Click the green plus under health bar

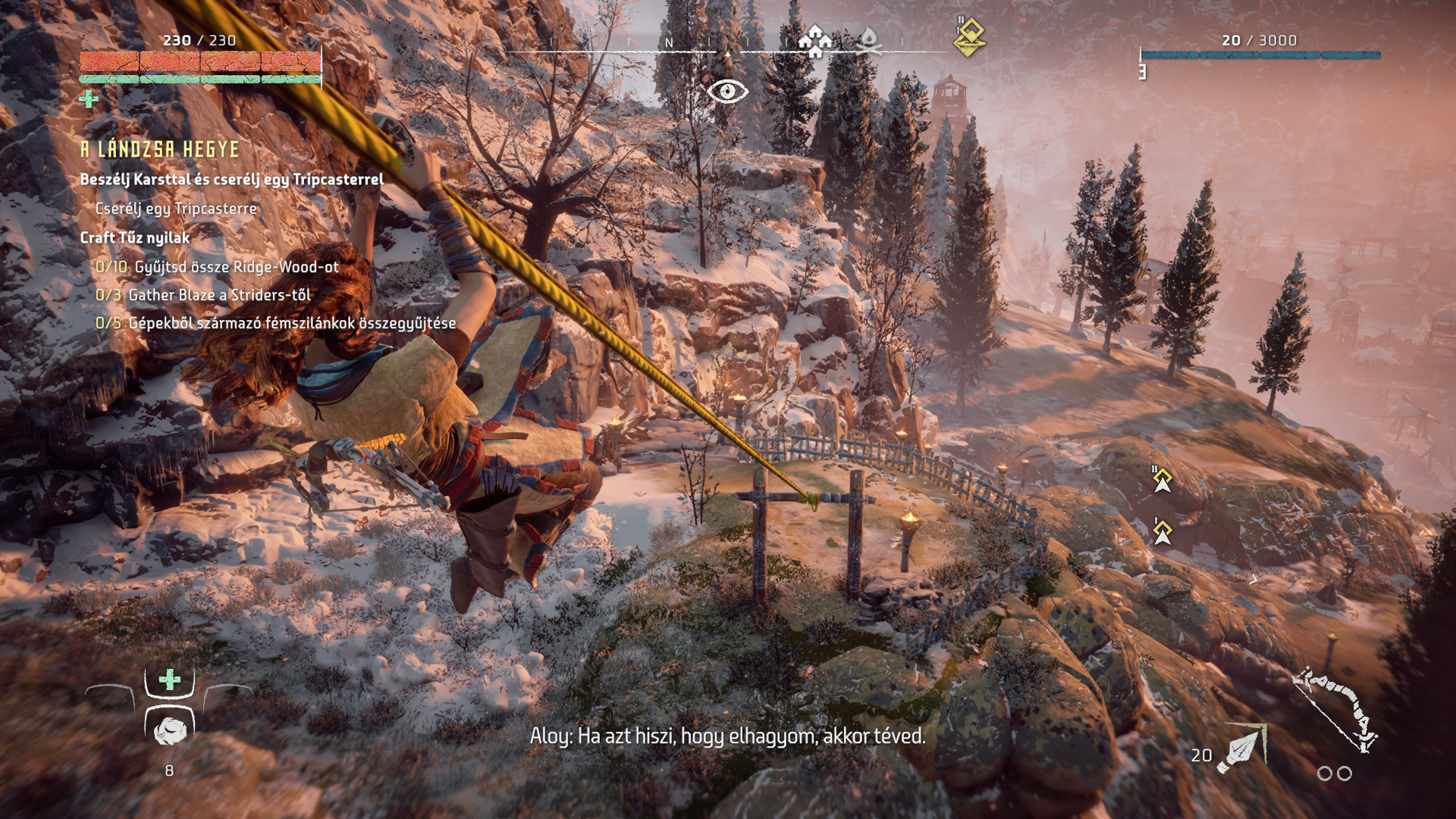(89, 99)
